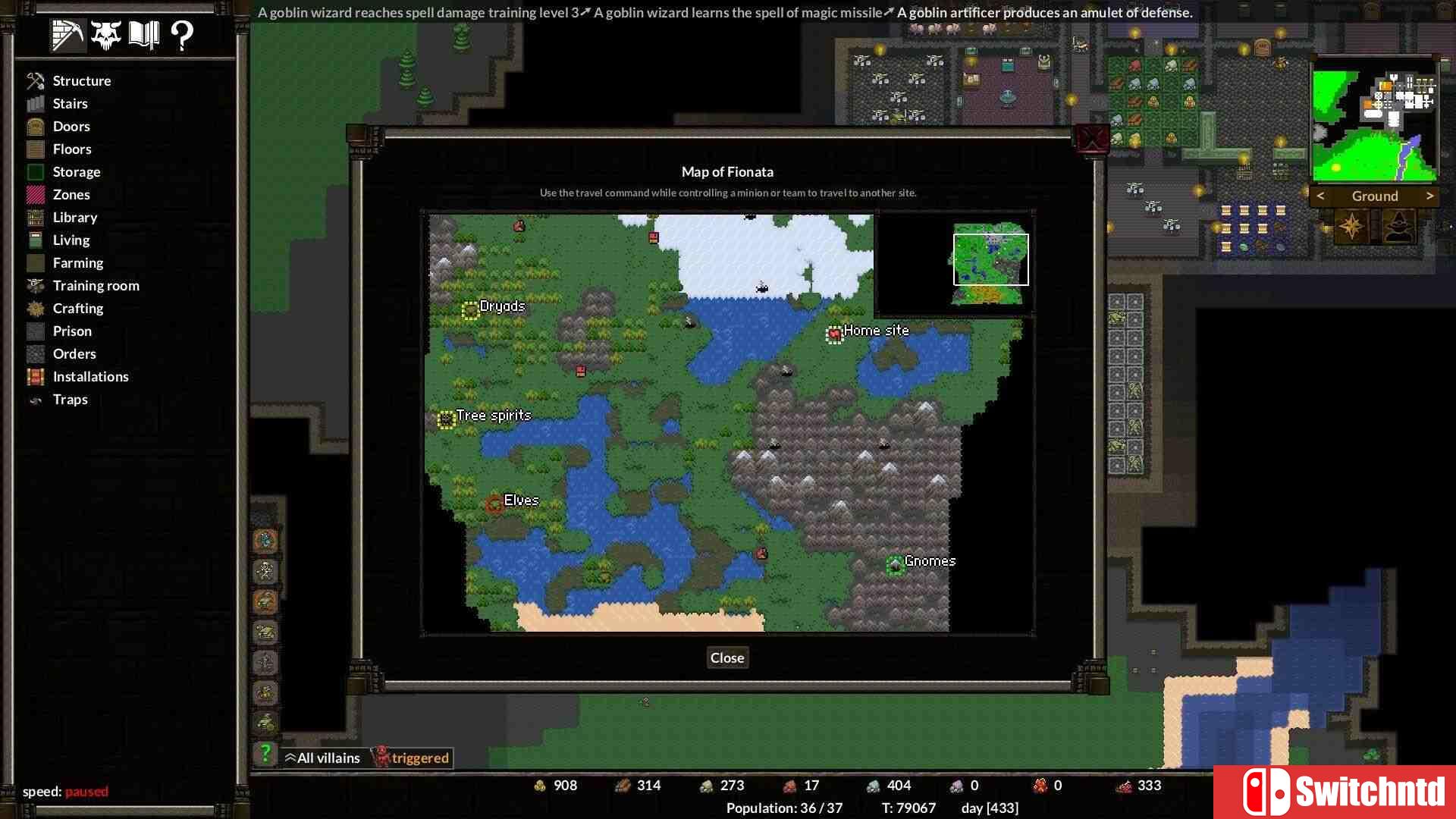Select the Crafting anvil sidebar icon
1456x819 pixels.
tap(35, 308)
